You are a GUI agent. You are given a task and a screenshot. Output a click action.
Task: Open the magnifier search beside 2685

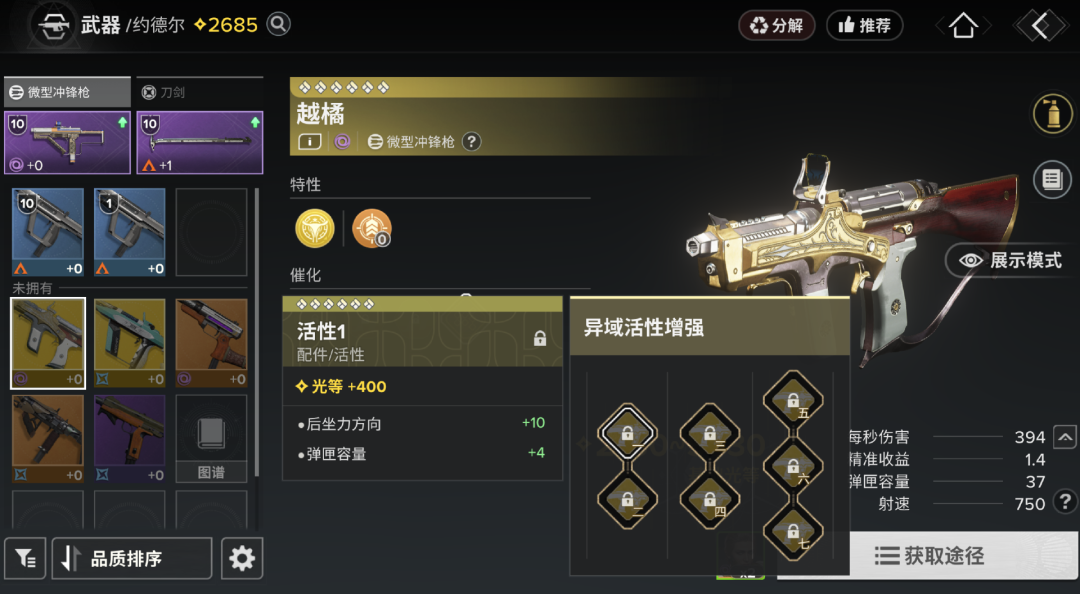(279, 24)
